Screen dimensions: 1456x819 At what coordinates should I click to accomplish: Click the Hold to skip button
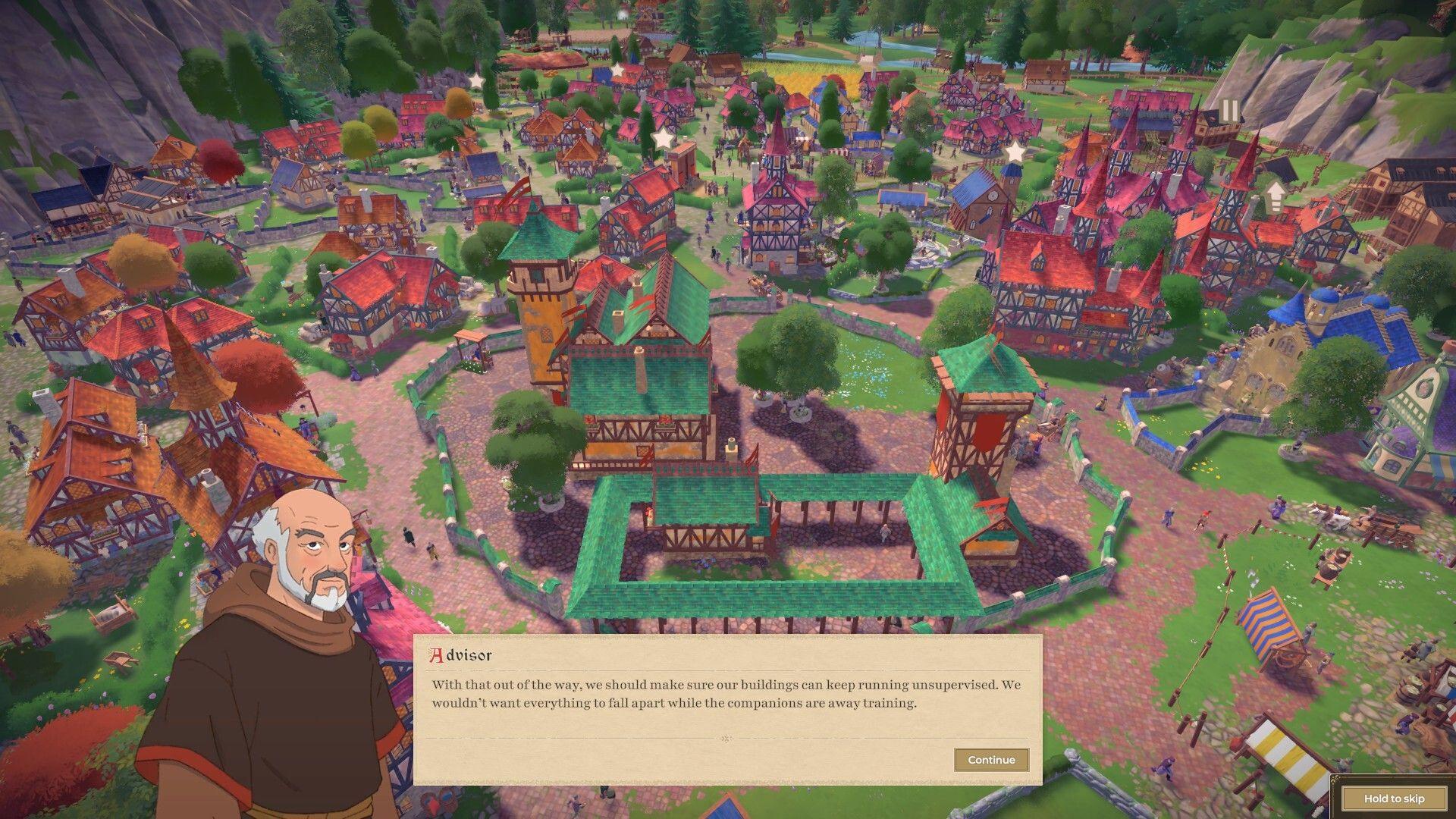(1395, 799)
